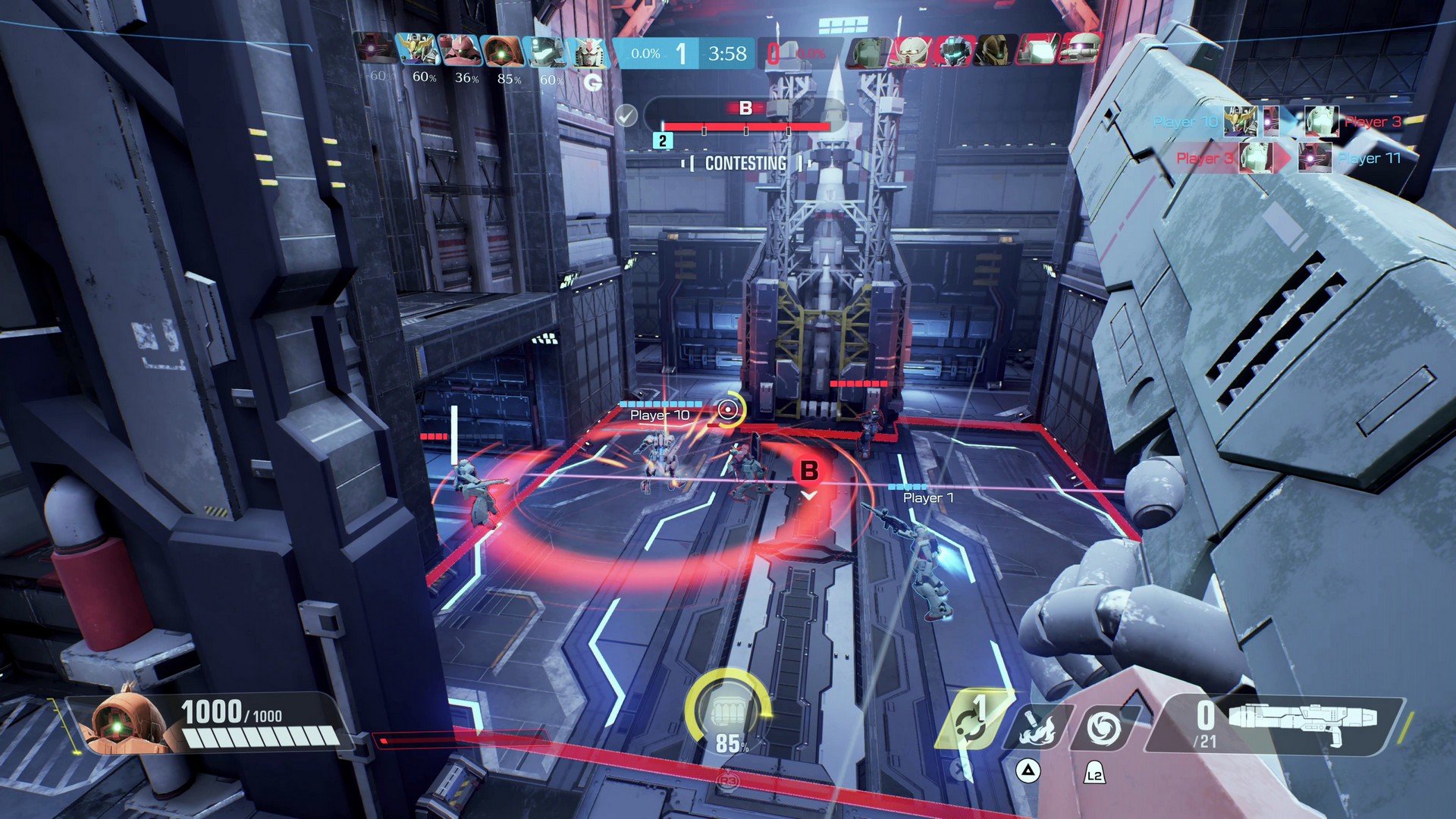Select the bazooka weapon icon
The height and width of the screenshot is (819, 1456).
pos(1303,718)
